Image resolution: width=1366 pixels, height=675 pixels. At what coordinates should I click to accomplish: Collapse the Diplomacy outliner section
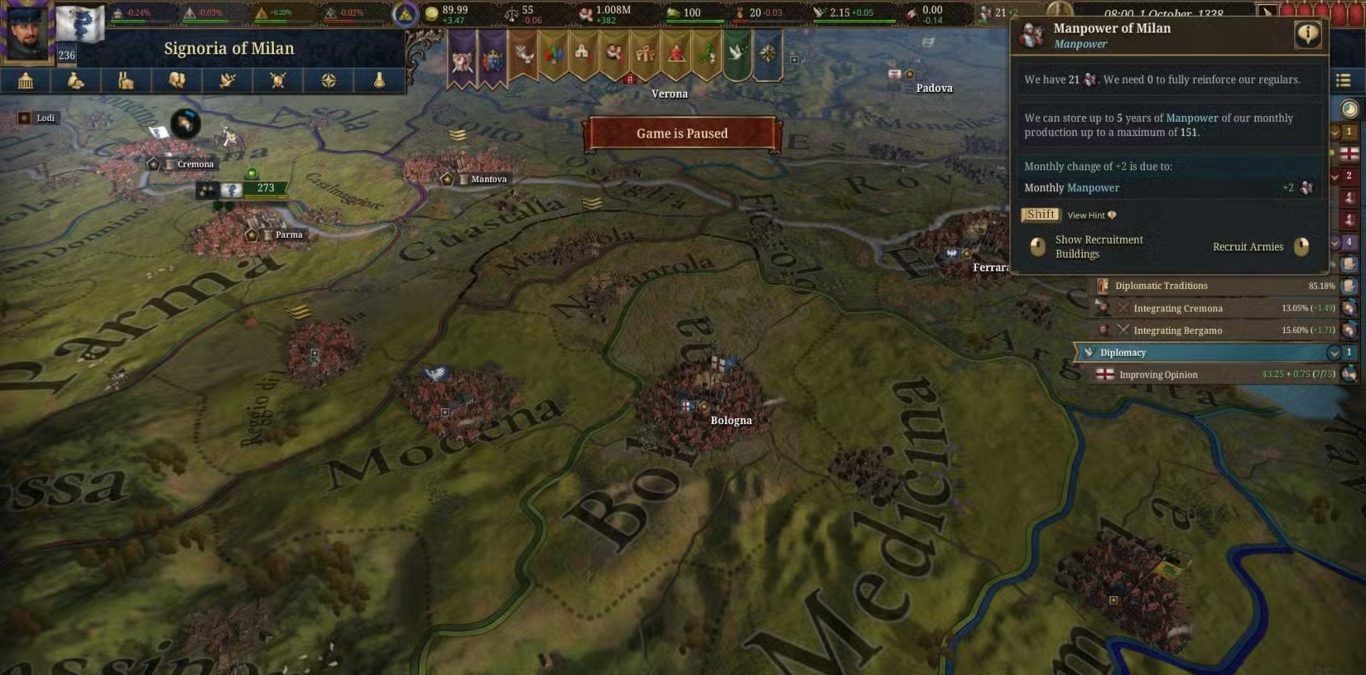point(1333,353)
